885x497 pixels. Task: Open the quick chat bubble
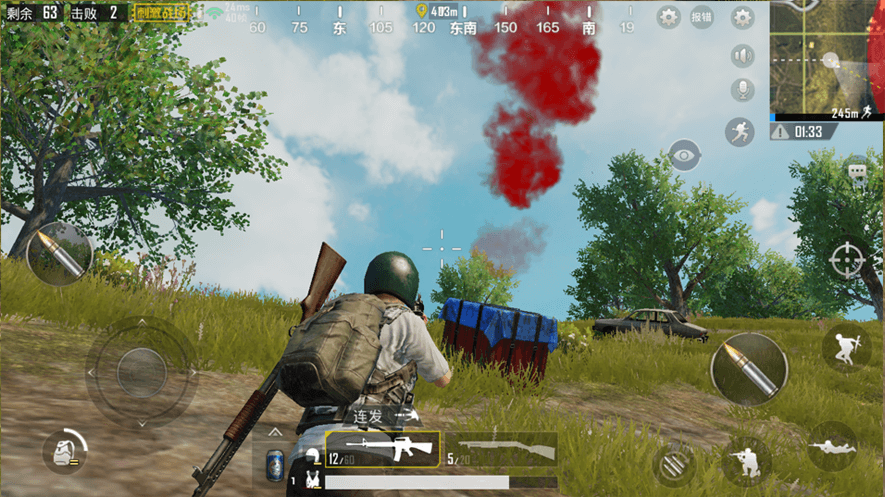point(857,172)
